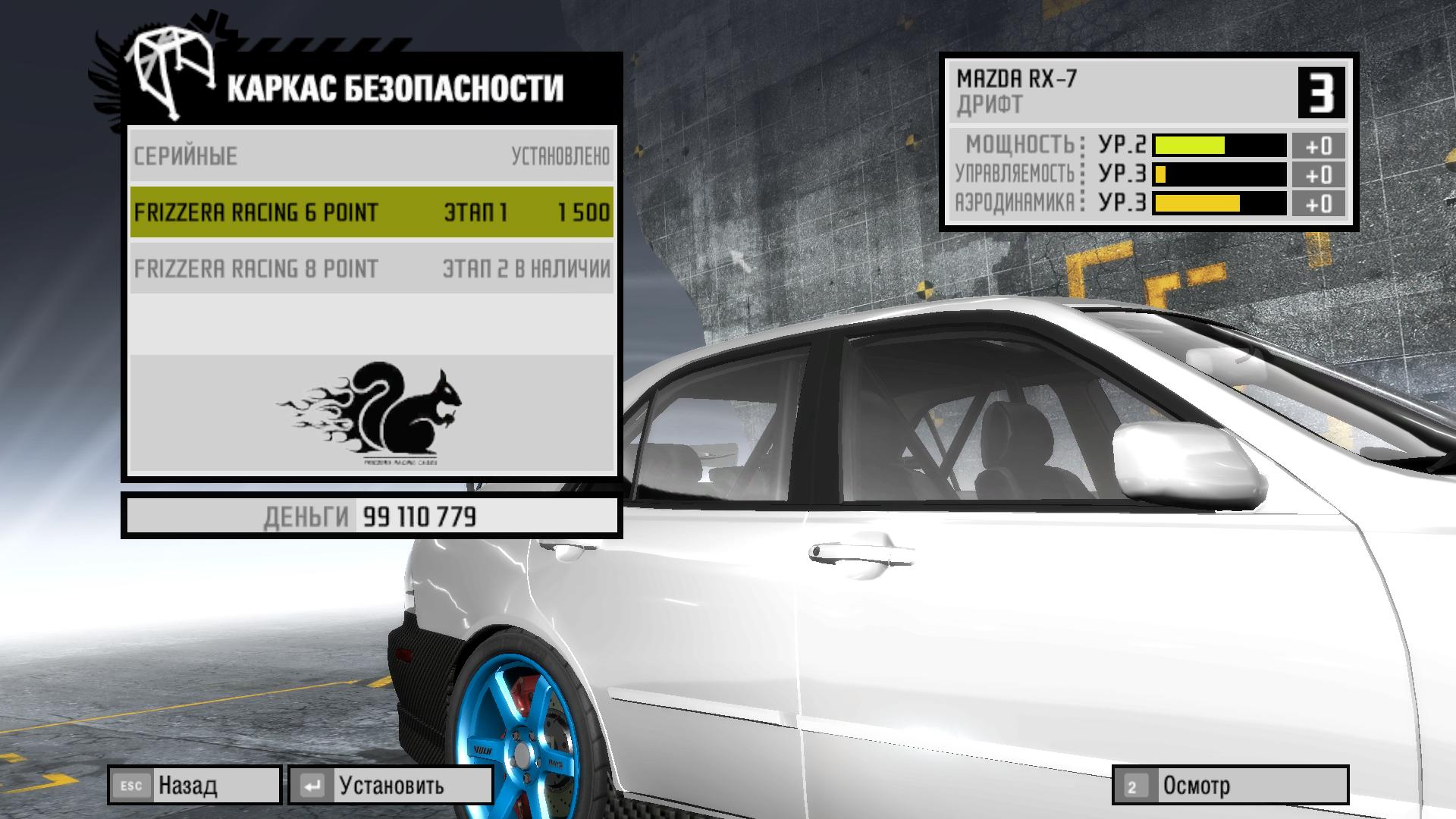Choose Frizzera Racing 6 Point cage
Image resolution: width=1456 pixels, height=819 pixels.
[x=372, y=212]
